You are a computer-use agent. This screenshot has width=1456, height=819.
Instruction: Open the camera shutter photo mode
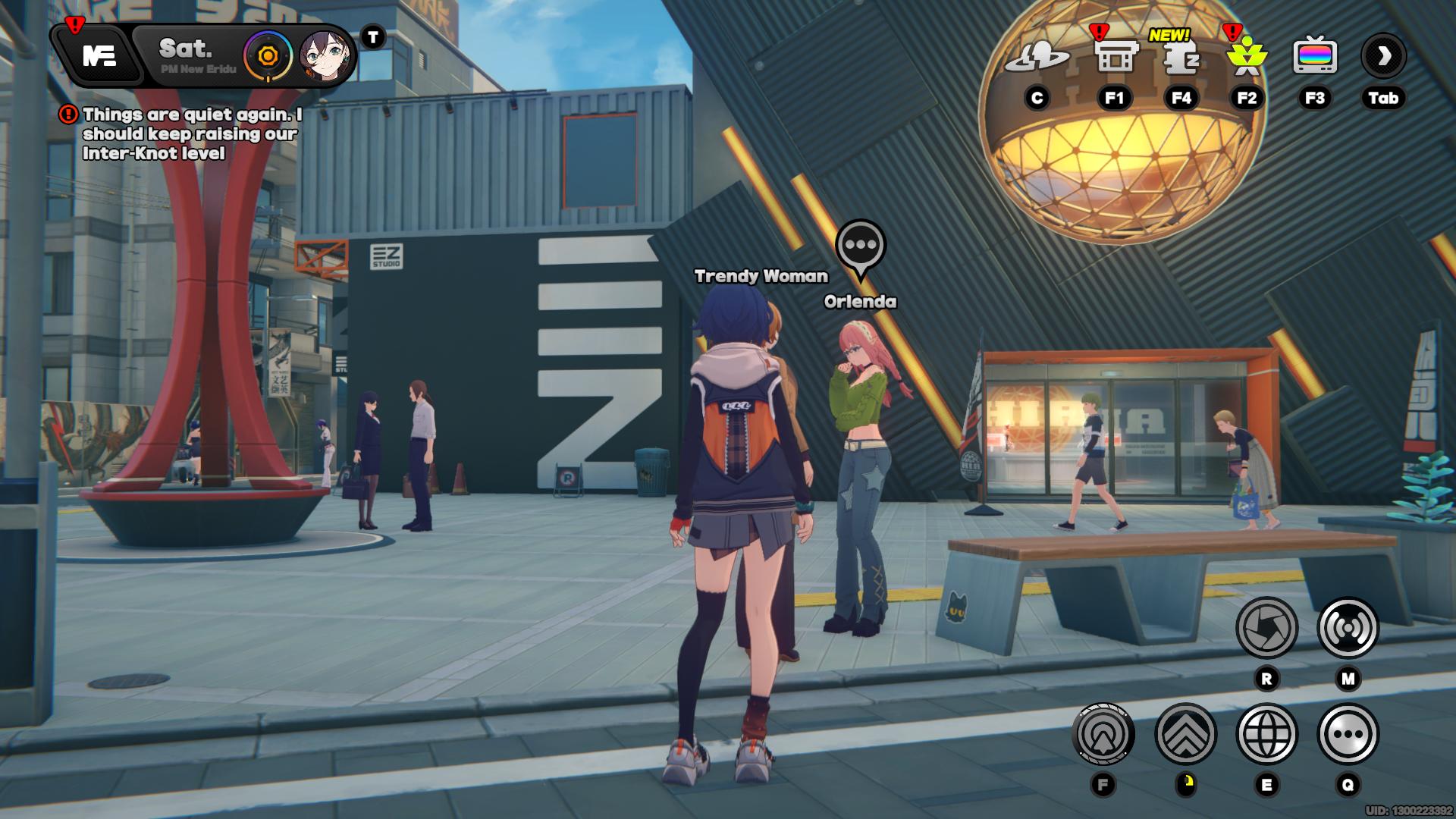(x=1266, y=628)
